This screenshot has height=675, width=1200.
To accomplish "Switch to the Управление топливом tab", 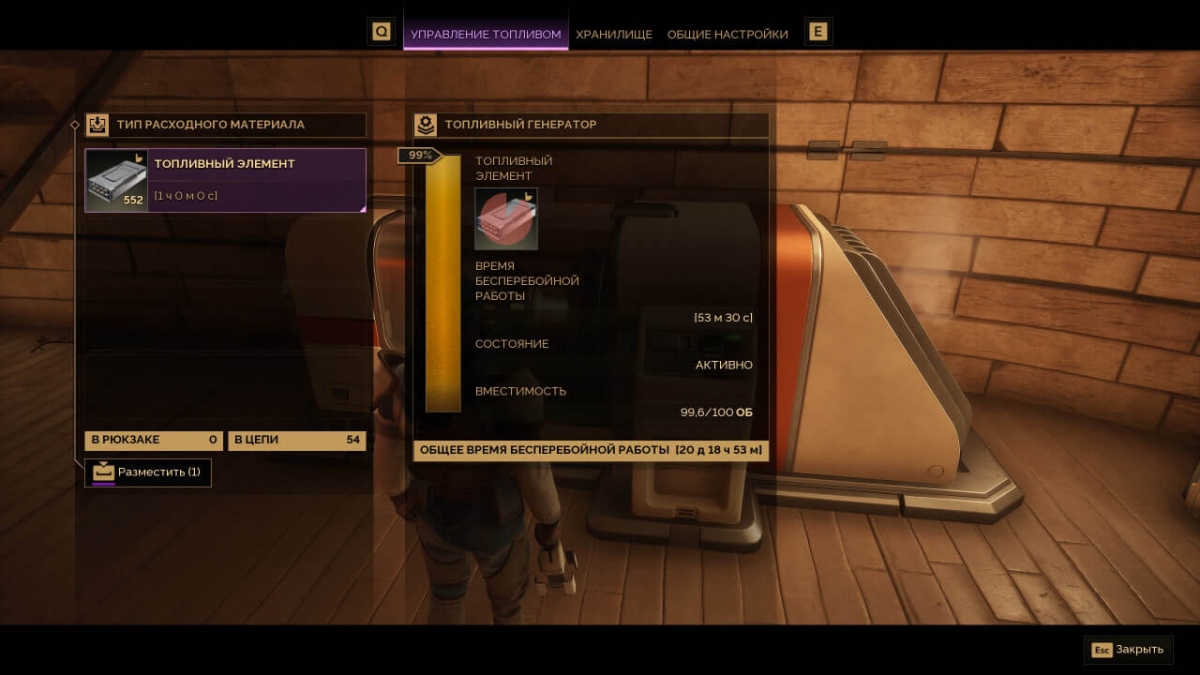I will 486,34.
